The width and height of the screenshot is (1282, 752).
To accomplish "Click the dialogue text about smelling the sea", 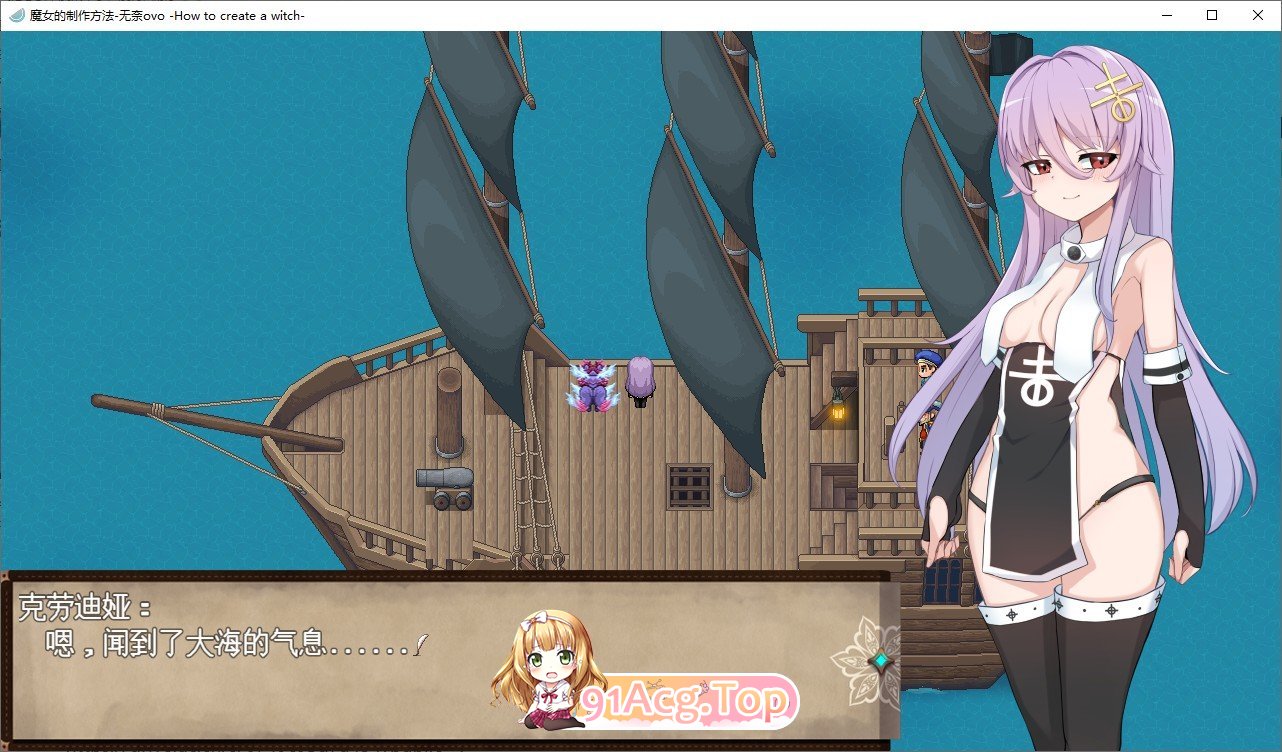I will click(230, 643).
